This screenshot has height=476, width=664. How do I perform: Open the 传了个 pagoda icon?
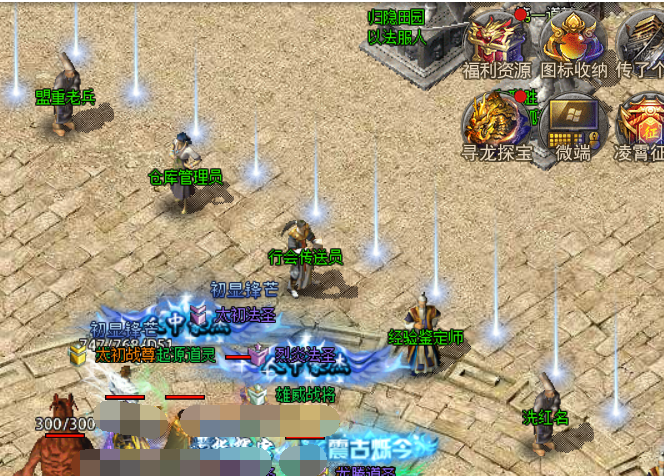pyautogui.click(x=641, y=40)
